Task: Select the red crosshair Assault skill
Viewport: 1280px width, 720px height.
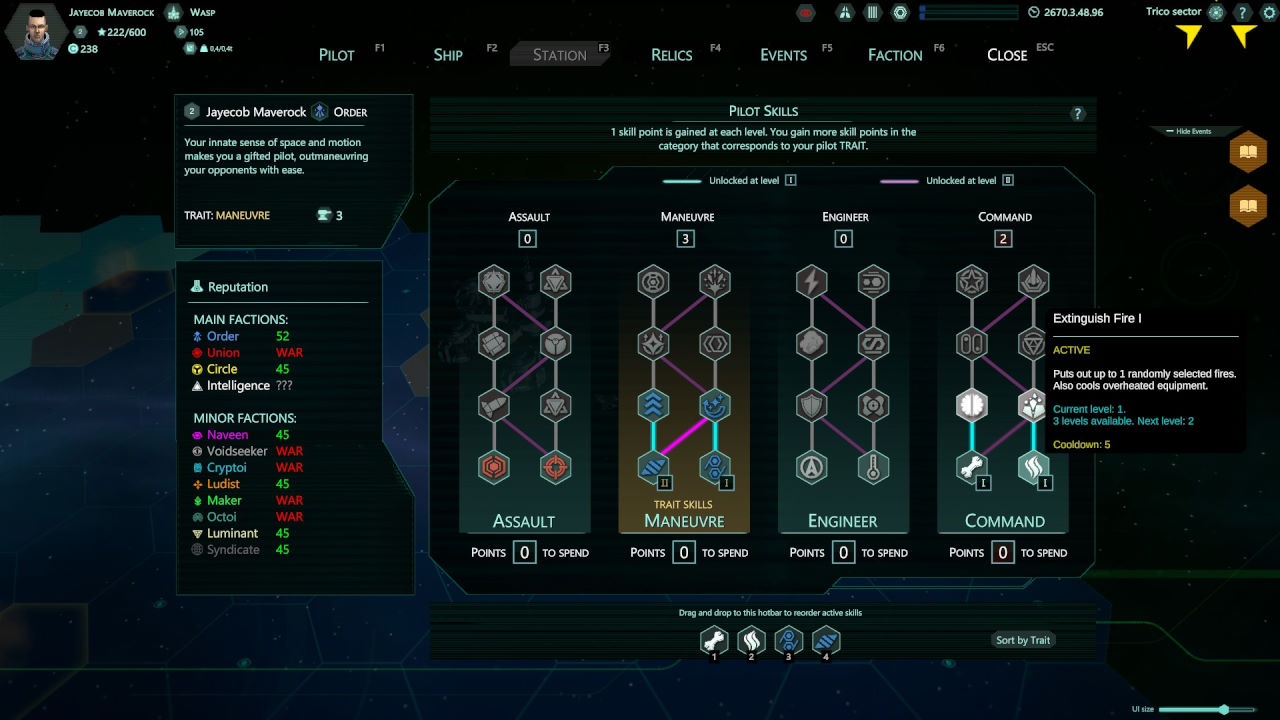Action: (555, 467)
